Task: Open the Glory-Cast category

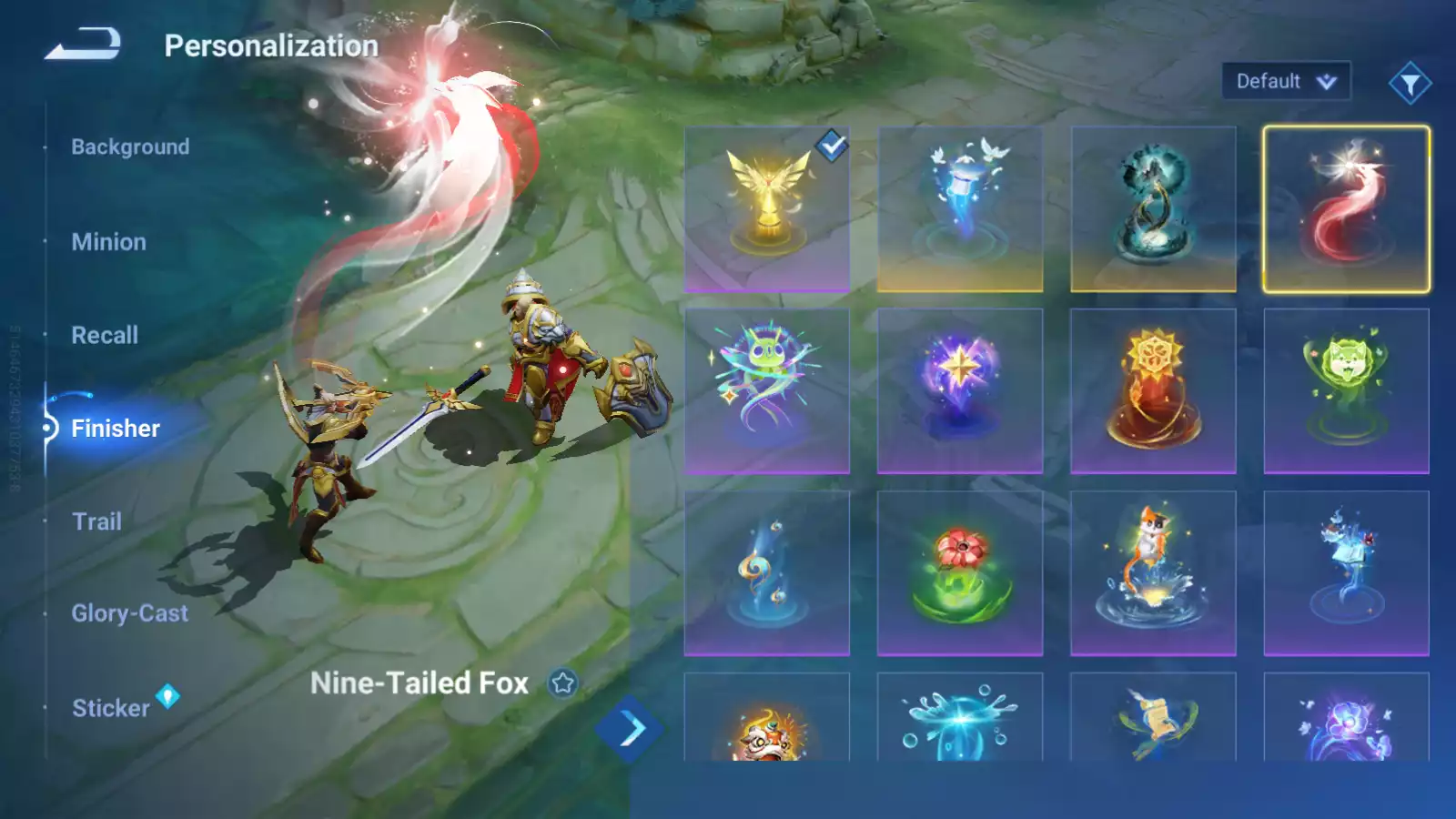Action: coord(129,613)
